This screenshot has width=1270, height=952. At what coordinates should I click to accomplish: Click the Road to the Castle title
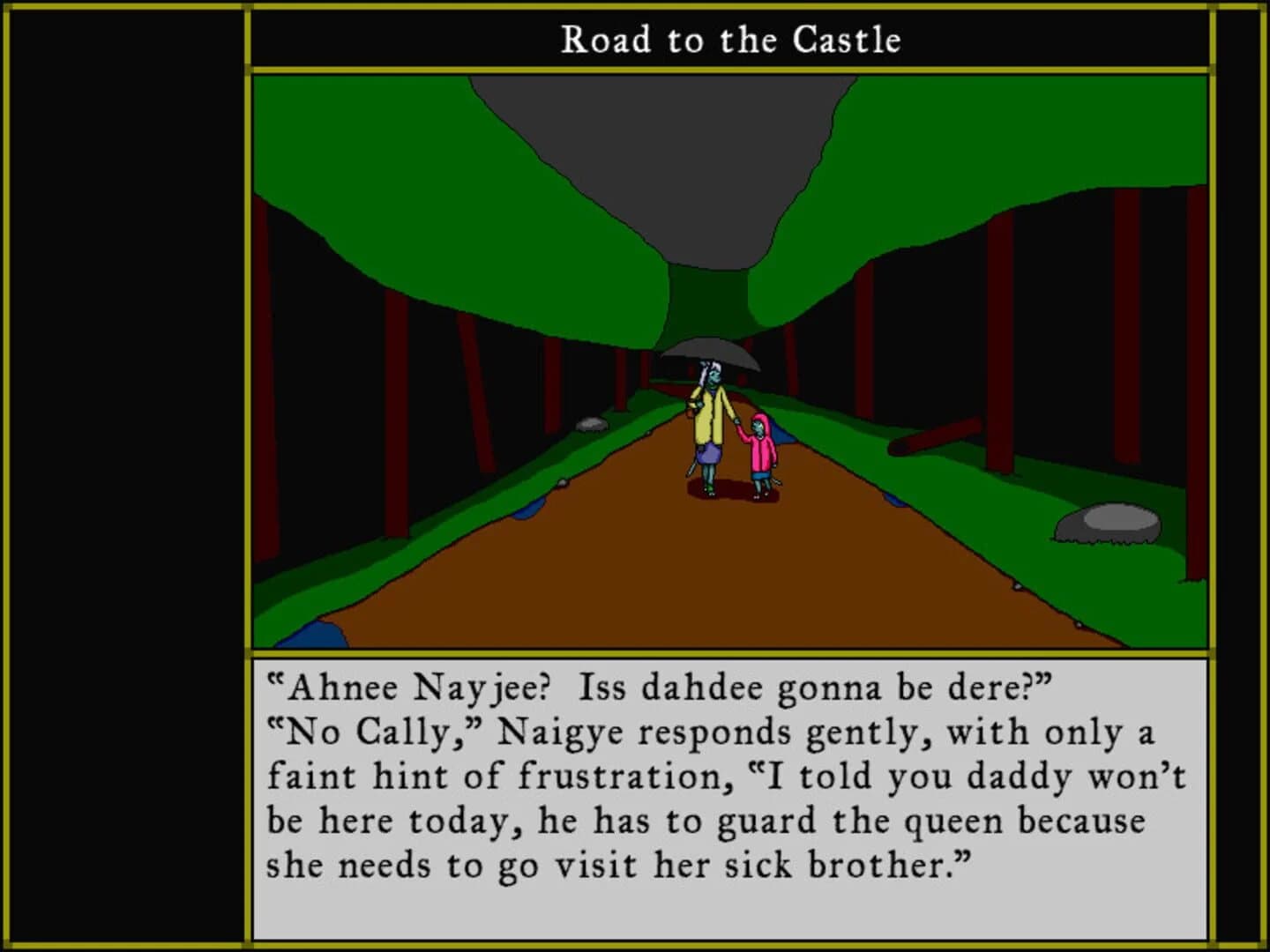coord(730,39)
